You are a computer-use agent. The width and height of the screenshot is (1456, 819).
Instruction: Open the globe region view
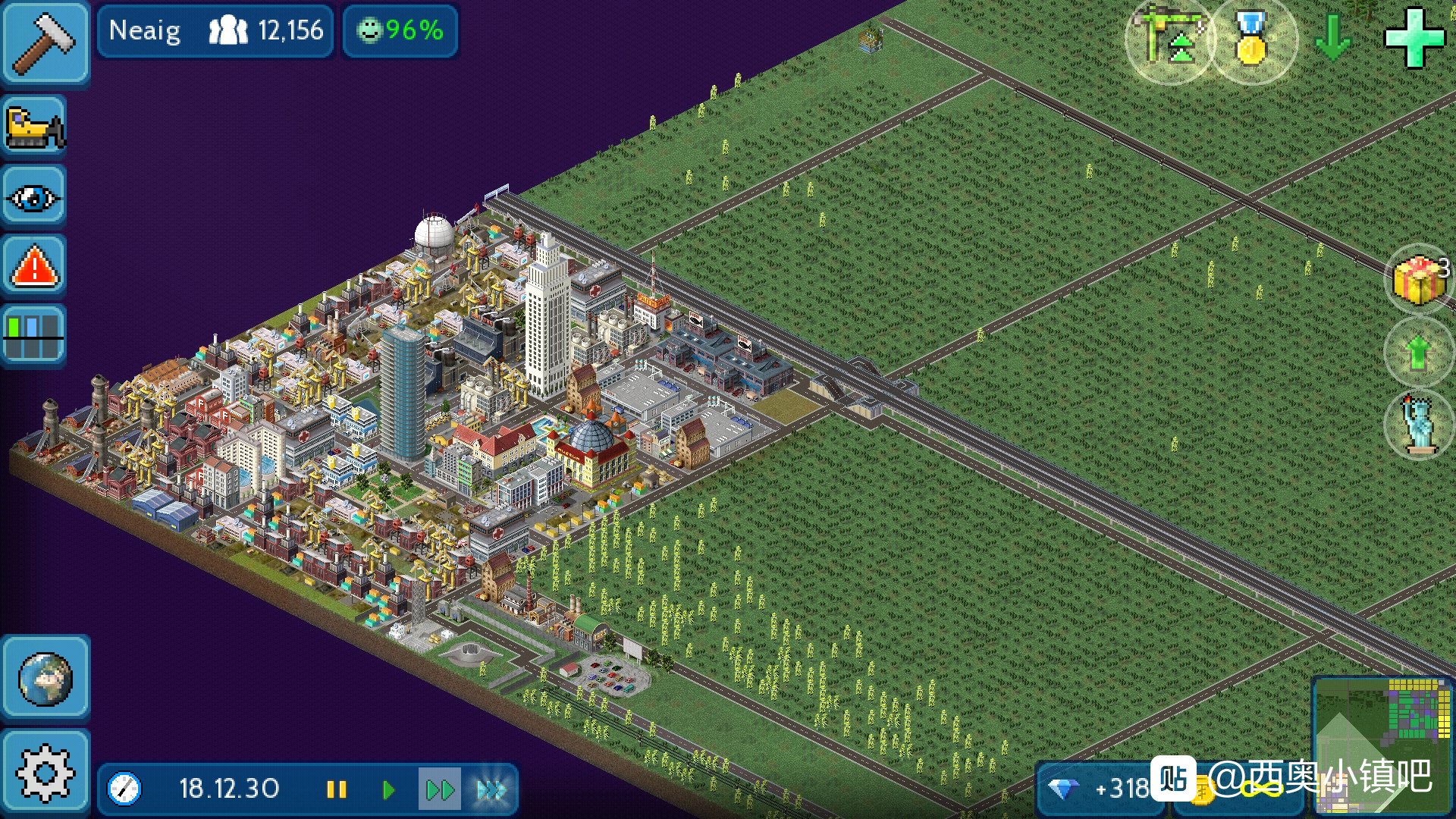(x=45, y=679)
